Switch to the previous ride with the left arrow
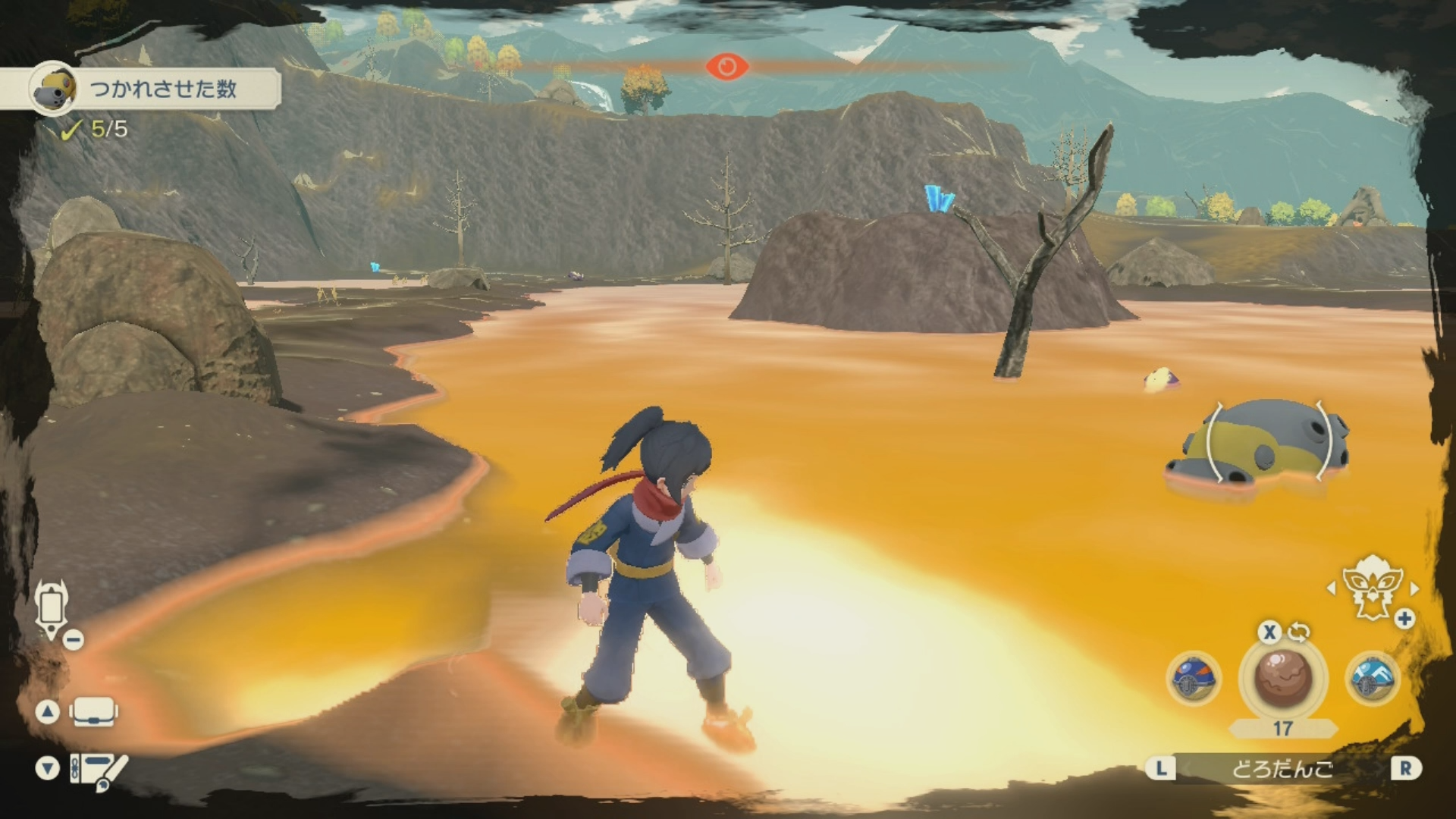 (1331, 588)
